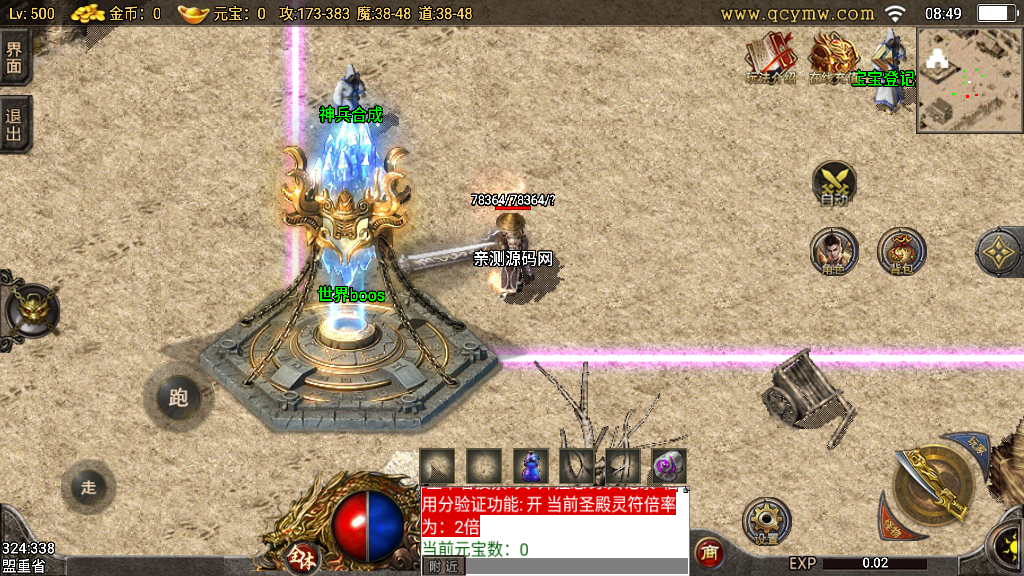
Task: Open the 设置 settings gear
Action: click(x=767, y=522)
